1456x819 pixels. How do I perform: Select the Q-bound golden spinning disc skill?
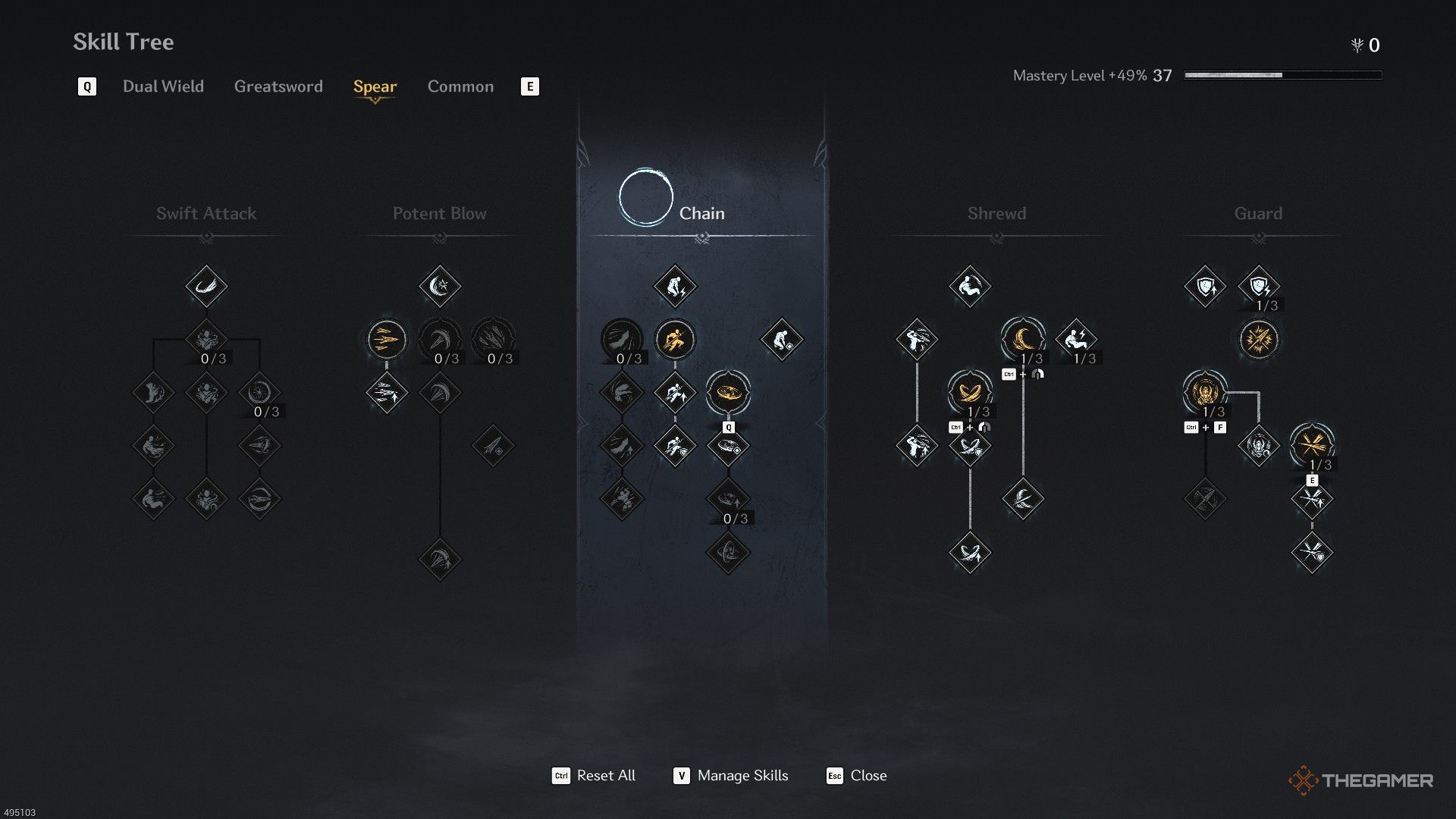click(729, 393)
